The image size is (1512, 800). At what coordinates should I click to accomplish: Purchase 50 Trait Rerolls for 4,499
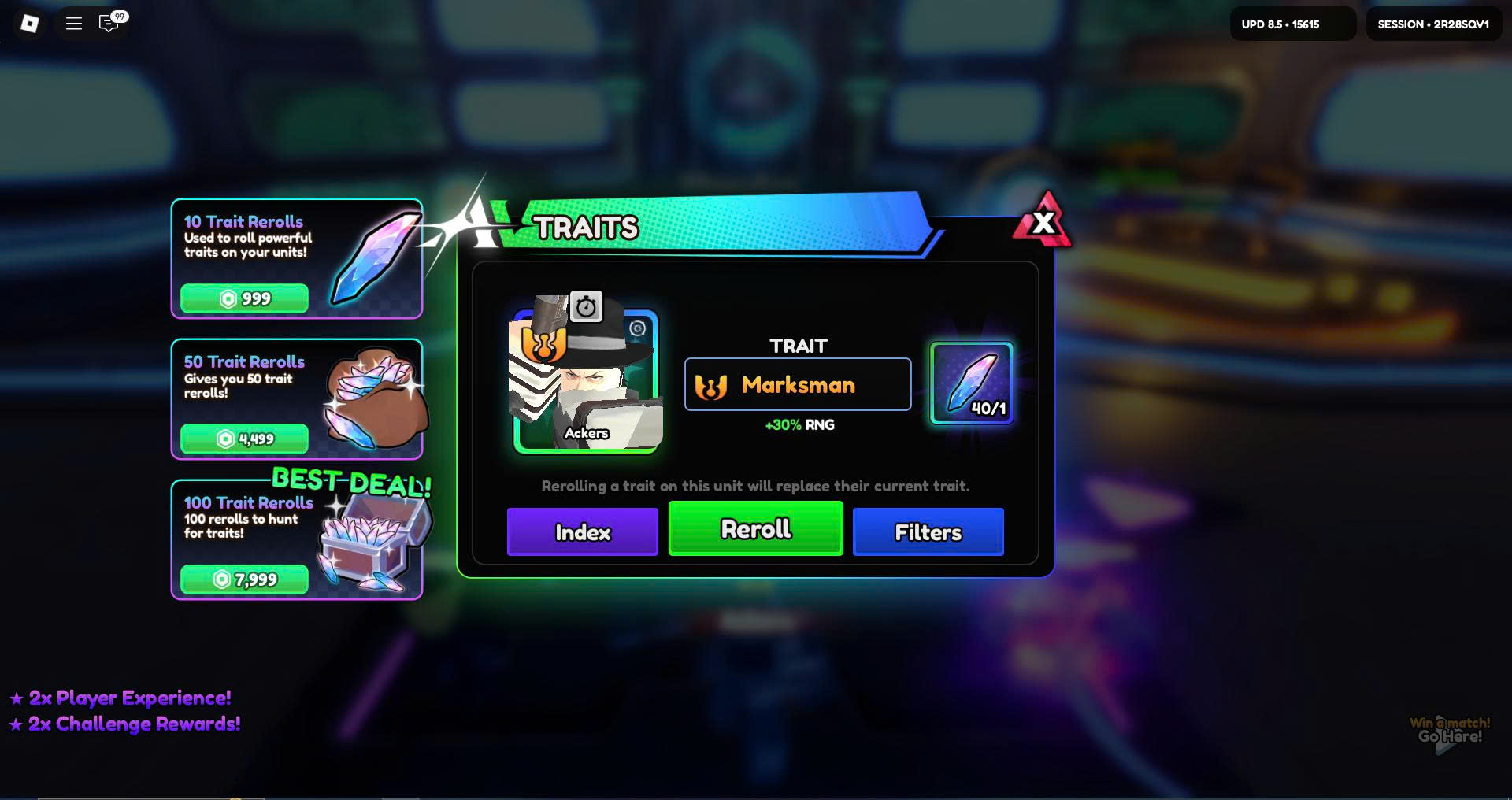(x=244, y=439)
